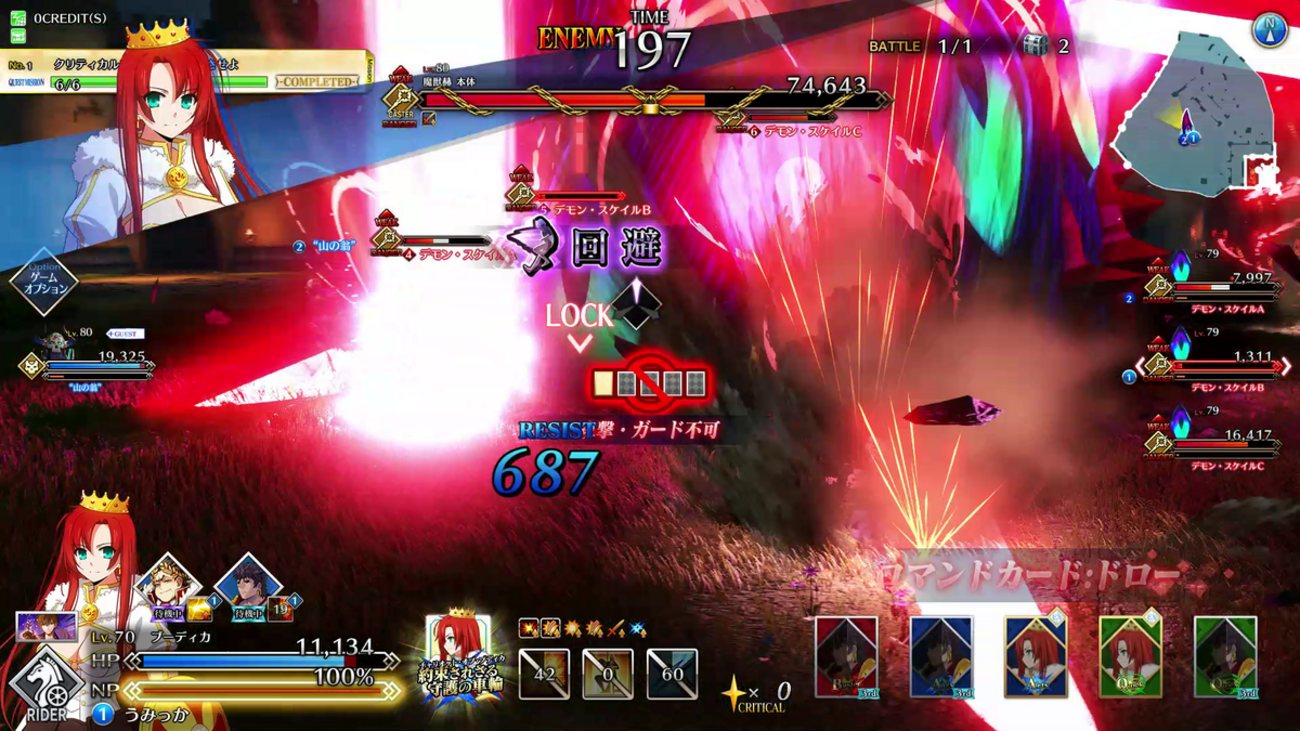Tap the skill icon showing cooldown 0
This screenshot has height=731, width=1300.
[608, 673]
